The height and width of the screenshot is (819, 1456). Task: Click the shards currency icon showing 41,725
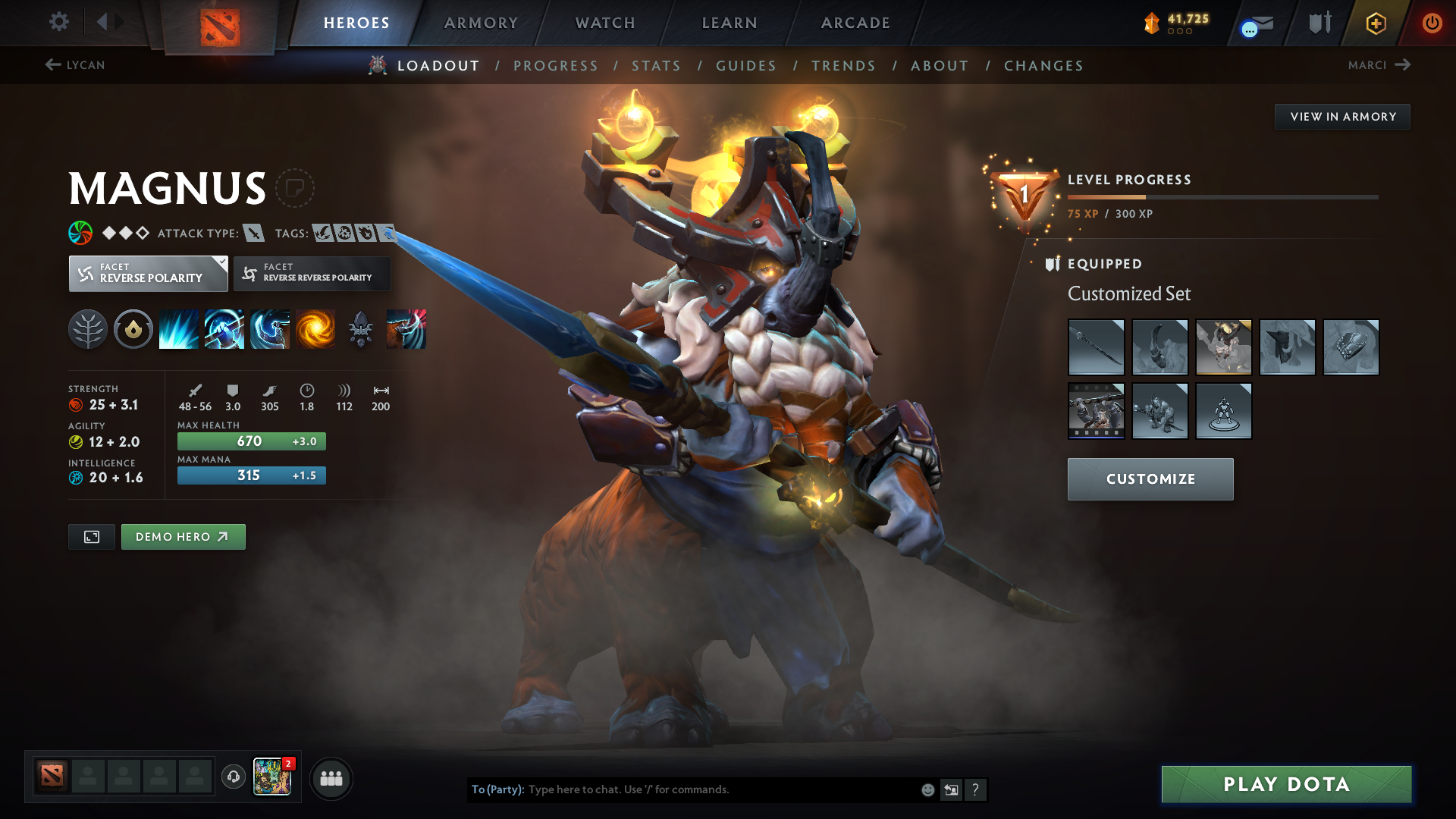click(1153, 22)
